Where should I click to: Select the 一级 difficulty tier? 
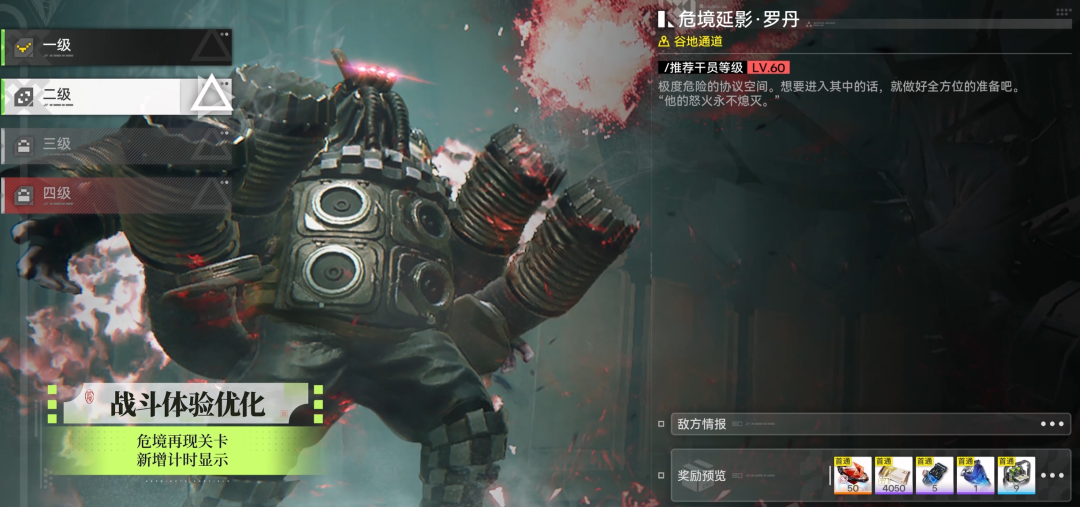(115, 46)
